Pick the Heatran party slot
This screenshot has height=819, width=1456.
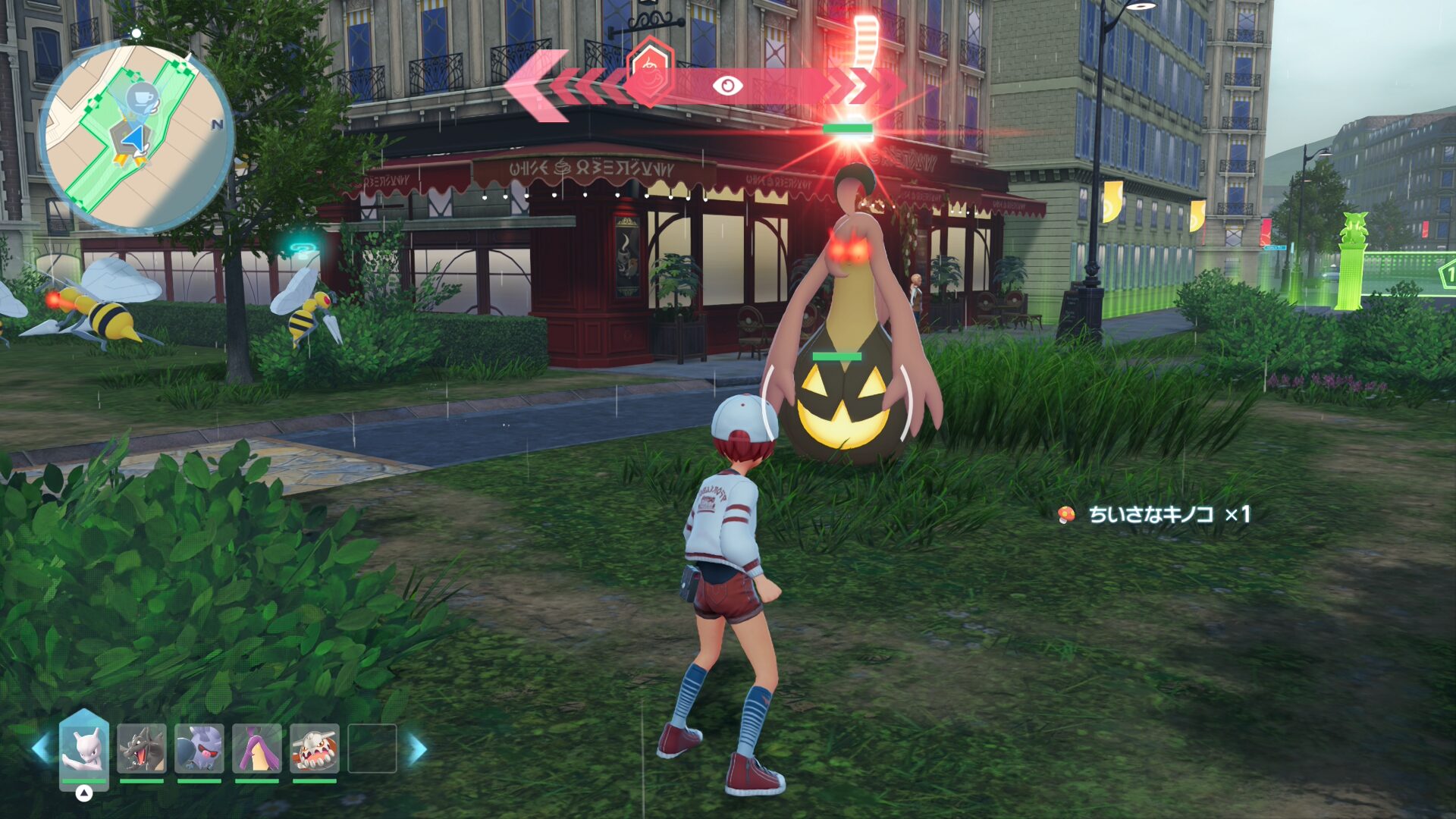tap(315, 748)
